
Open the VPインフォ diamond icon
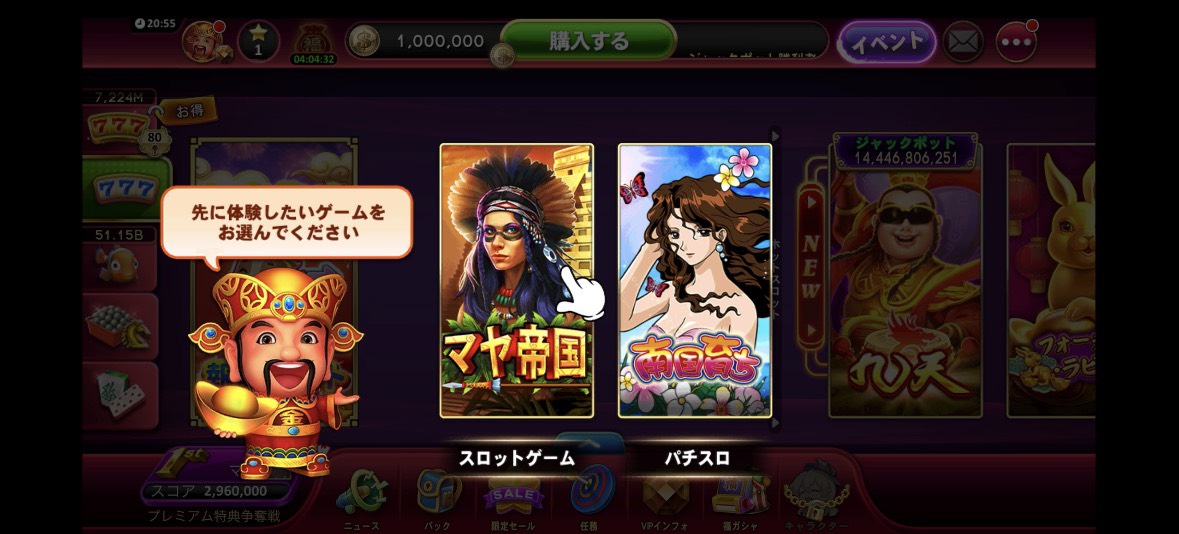click(x=665, y=493)
